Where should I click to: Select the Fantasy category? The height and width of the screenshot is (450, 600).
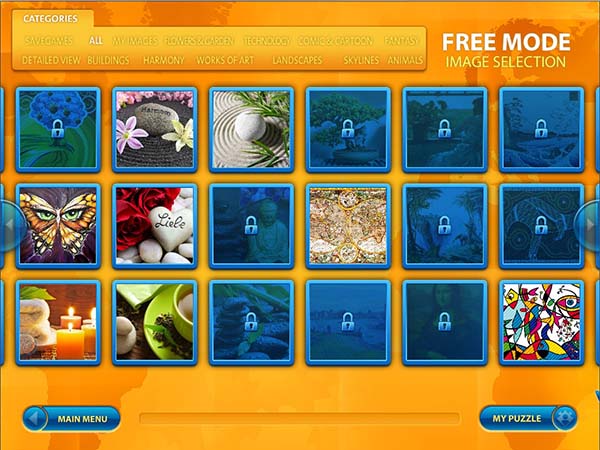[402, 41]
